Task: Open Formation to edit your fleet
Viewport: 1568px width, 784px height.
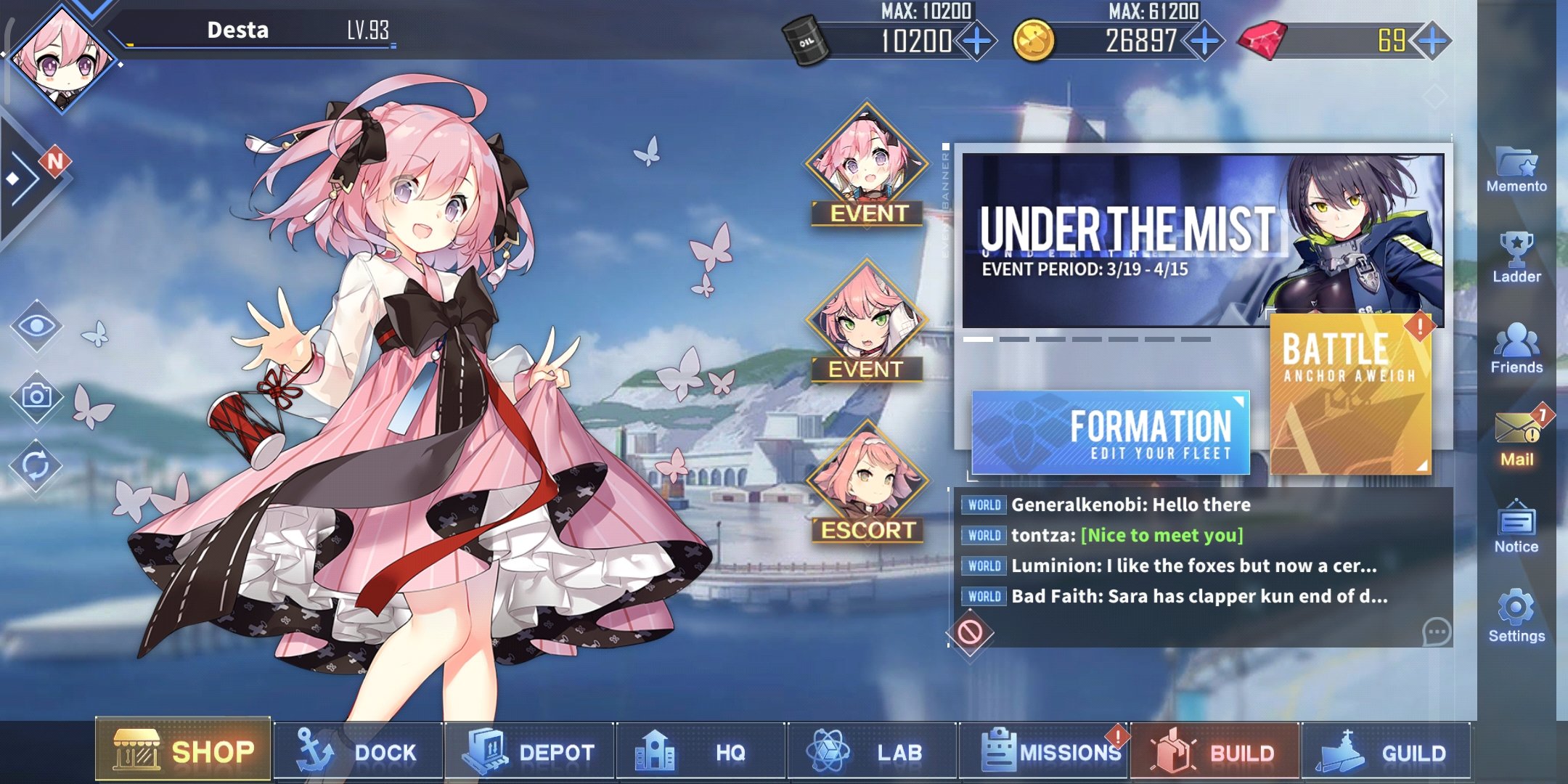Action: [x=1111, y=433]
